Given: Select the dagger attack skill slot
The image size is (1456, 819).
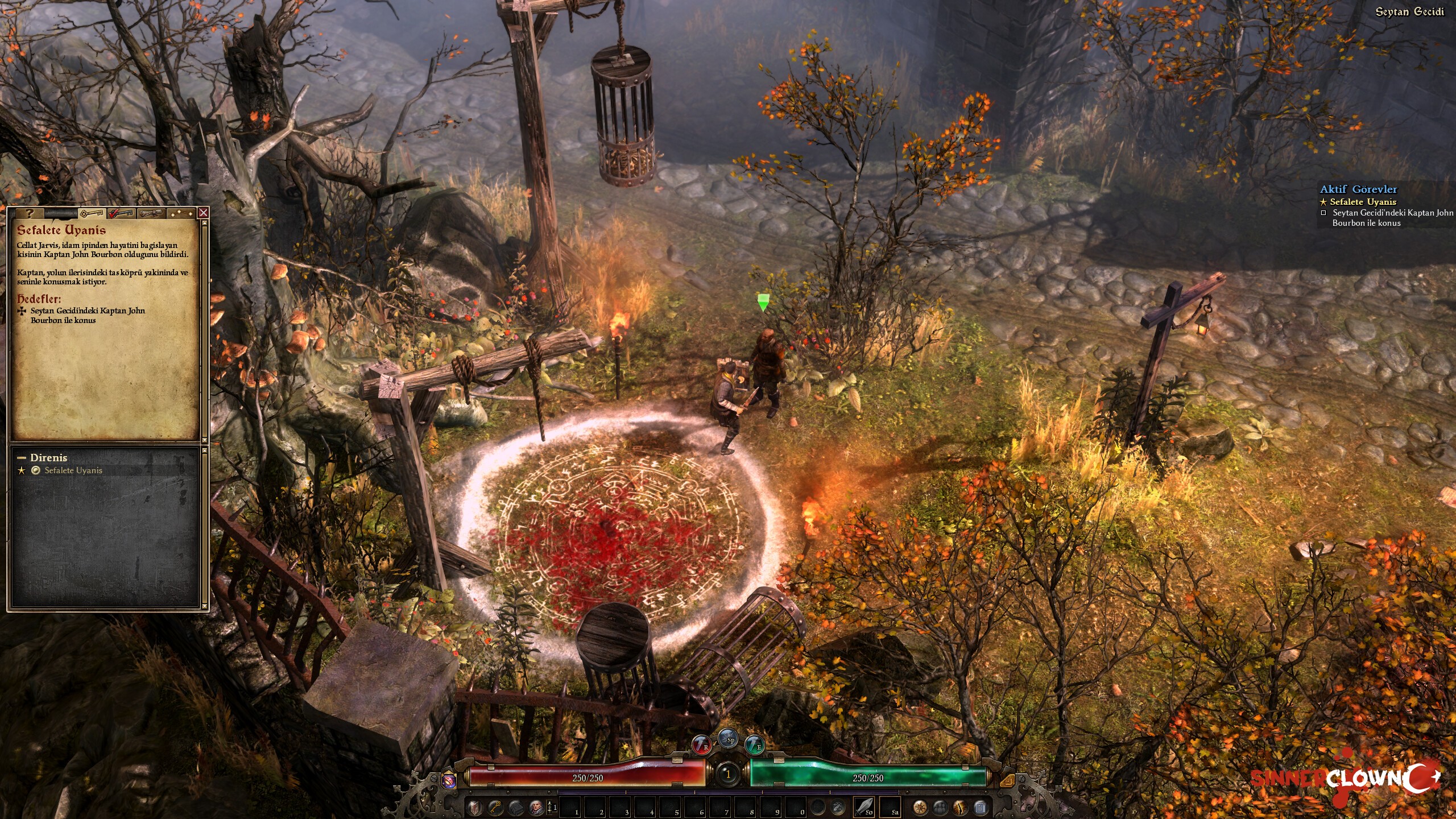Looking at the screenshot, I should [864, 806].
